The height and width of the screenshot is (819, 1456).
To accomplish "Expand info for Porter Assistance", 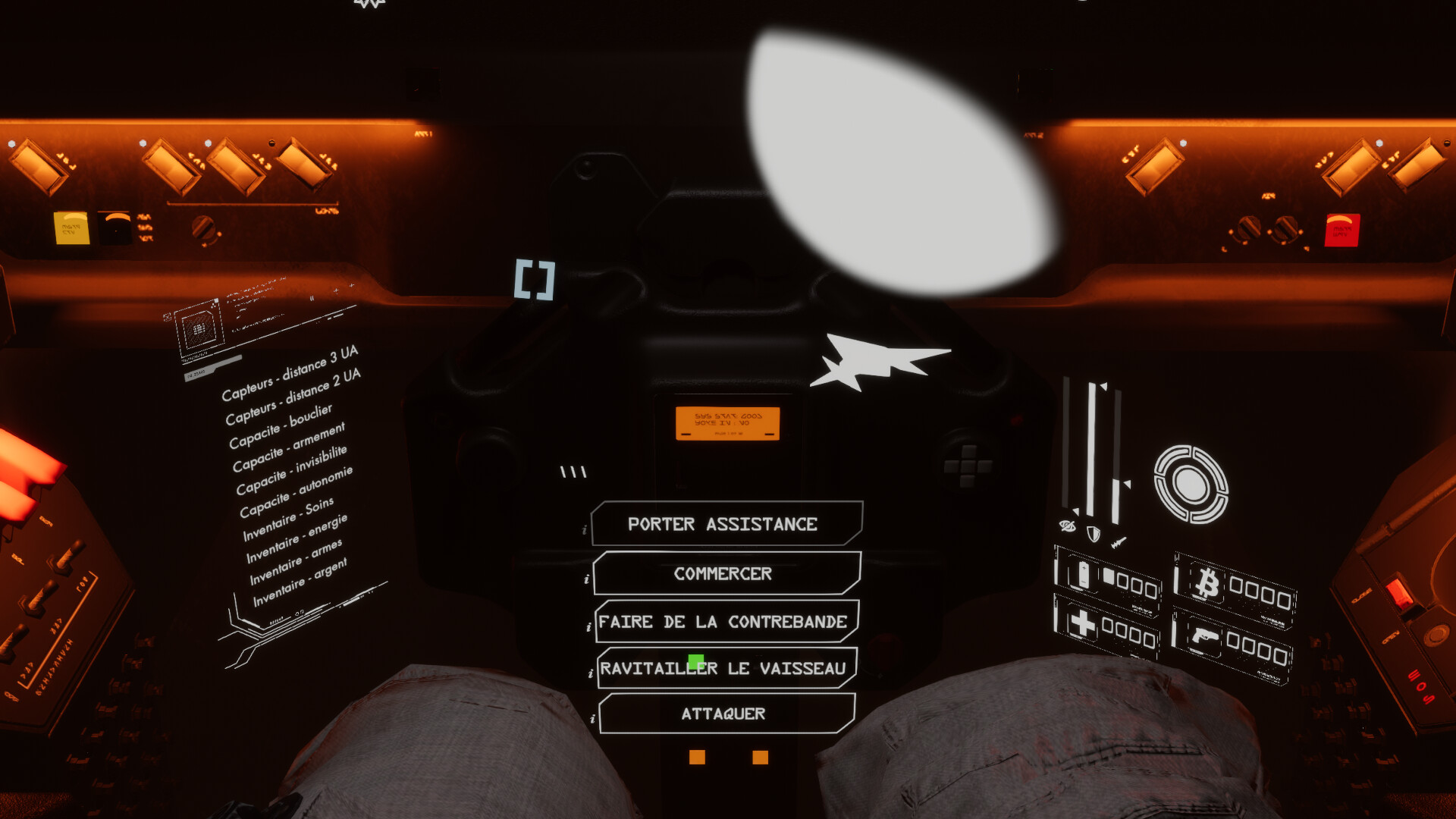I will coord(584,531).
